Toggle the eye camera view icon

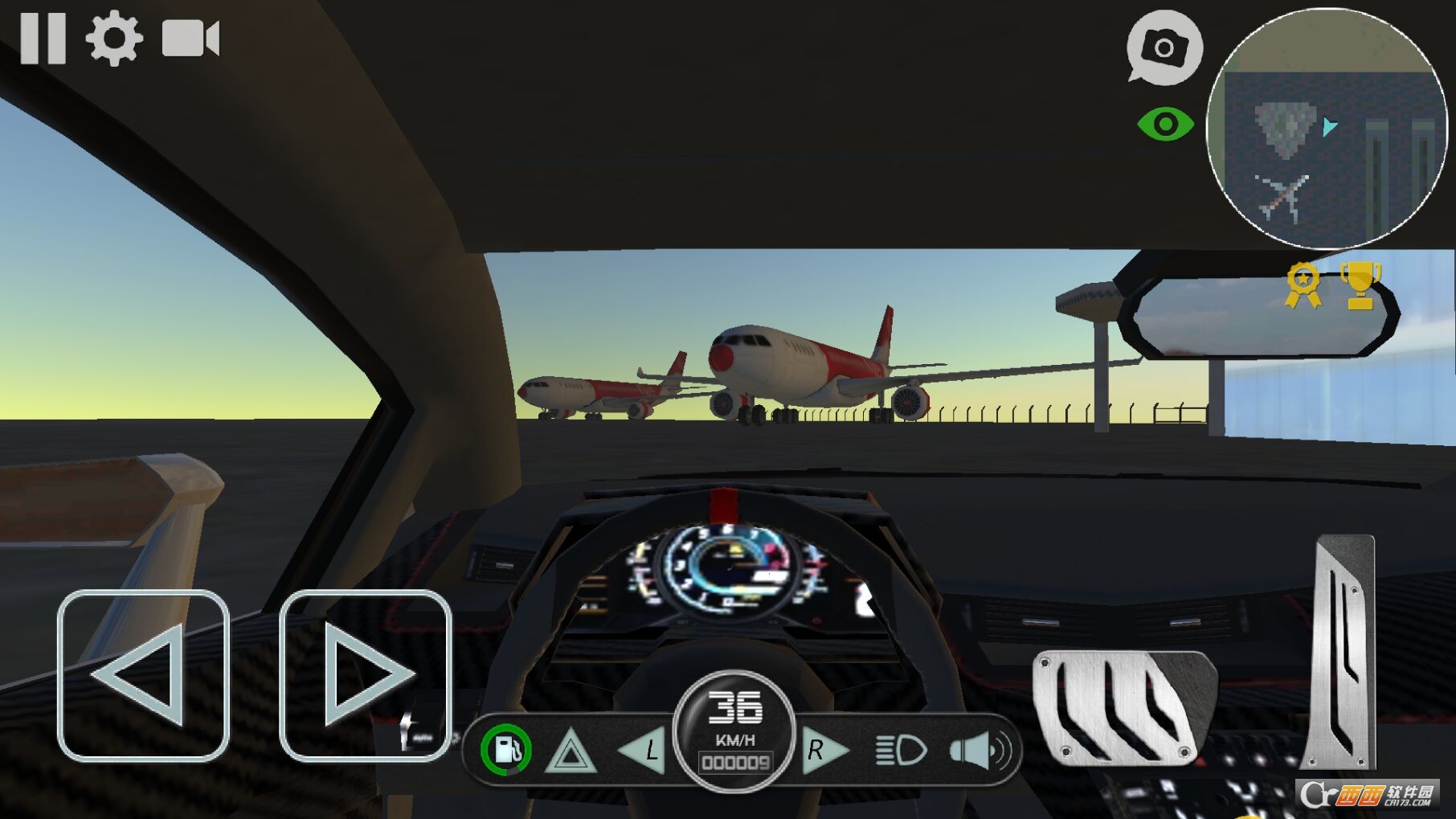coord(1167,125)
